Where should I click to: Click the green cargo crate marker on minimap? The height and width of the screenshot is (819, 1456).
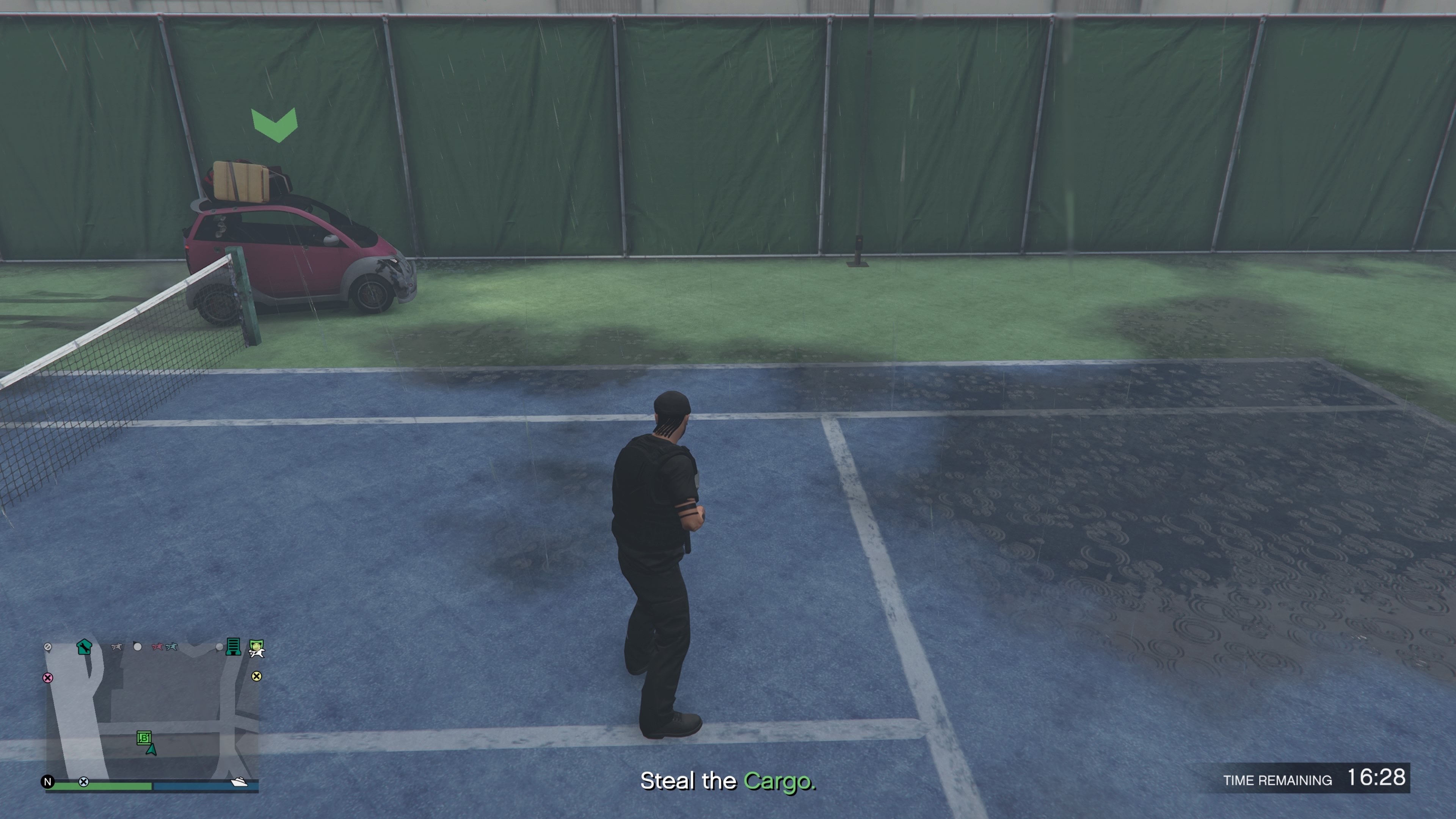click(144, 737)
